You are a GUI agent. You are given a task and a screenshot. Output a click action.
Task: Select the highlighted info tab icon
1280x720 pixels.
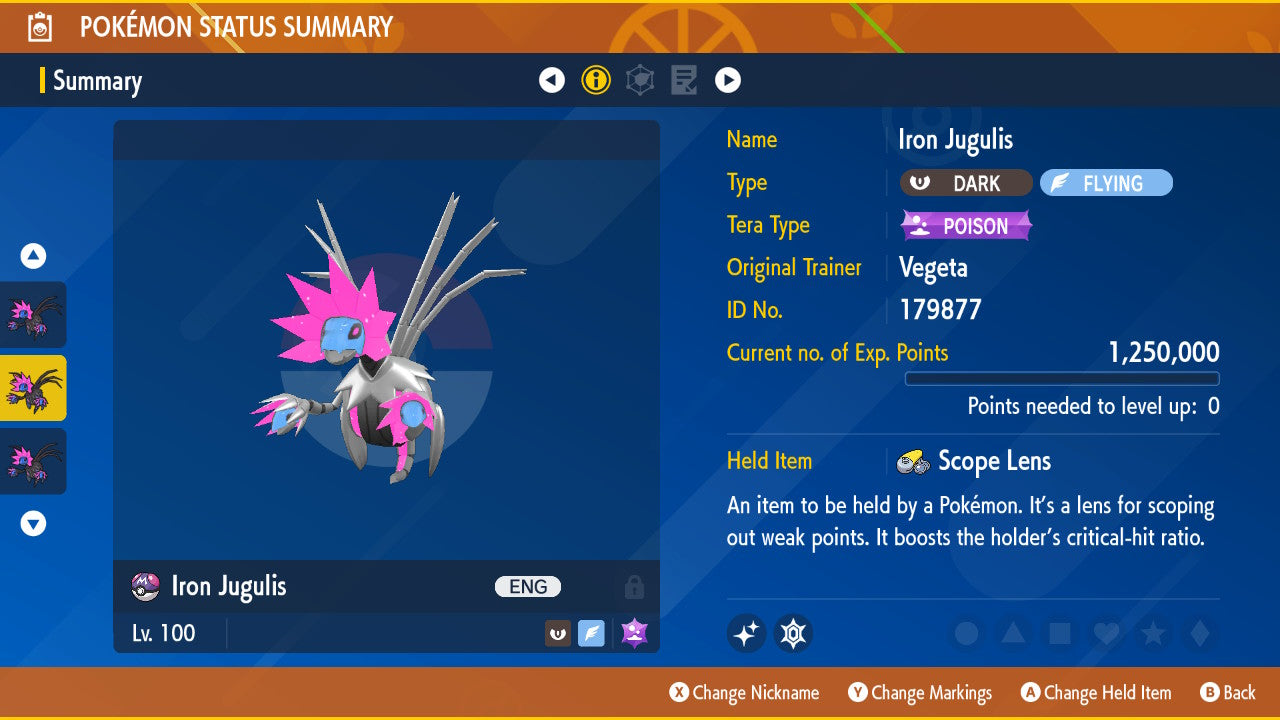[x=596, y=80]
